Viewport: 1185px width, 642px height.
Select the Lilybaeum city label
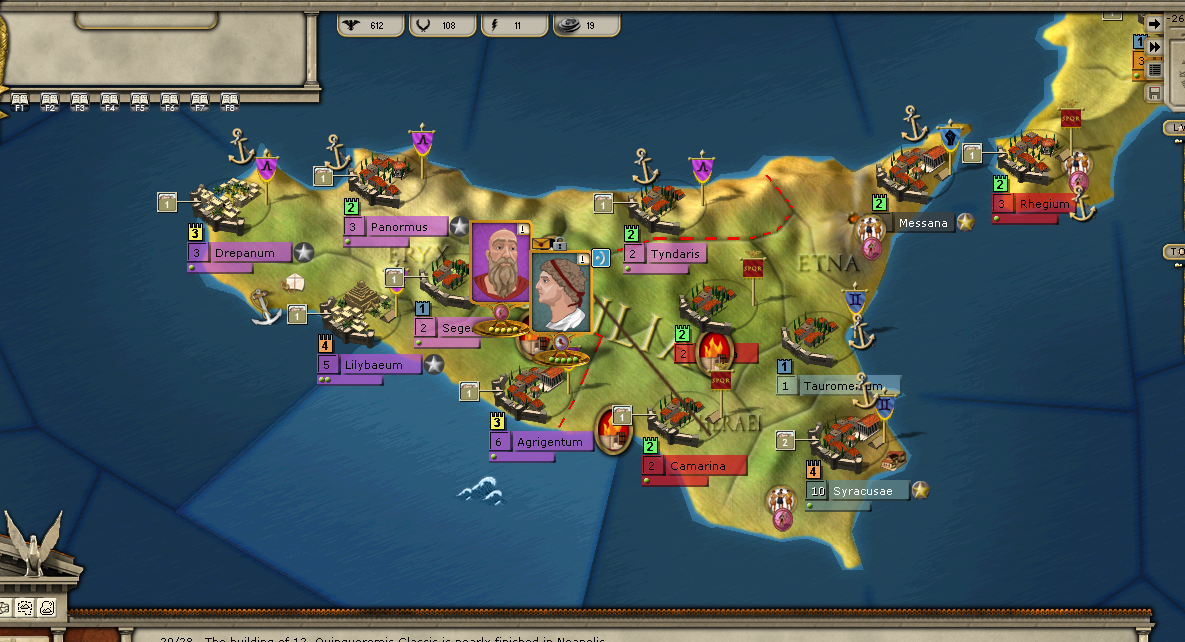point(374,365)
